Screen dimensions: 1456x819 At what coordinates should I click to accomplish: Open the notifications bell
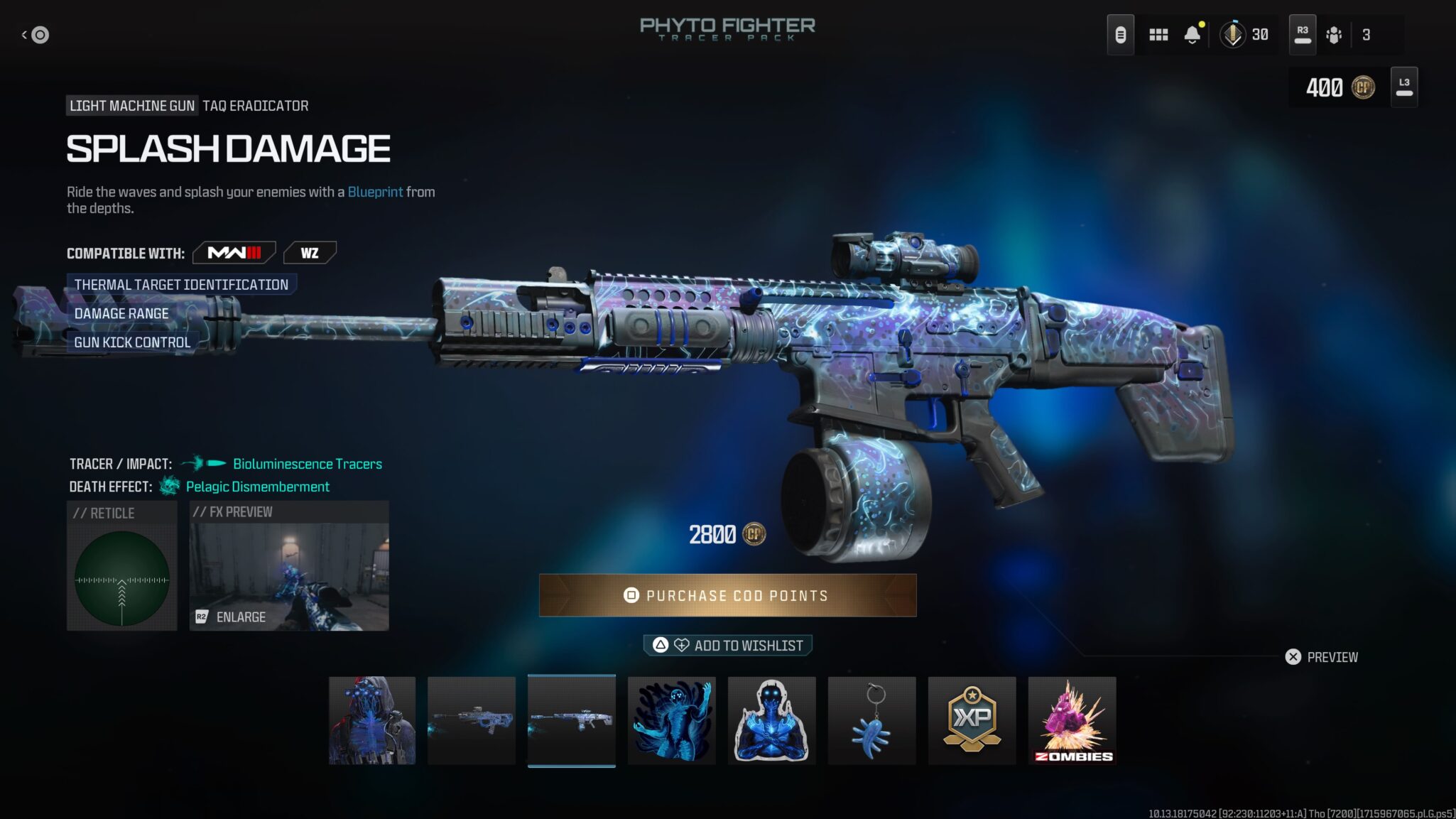[1192, 34]
